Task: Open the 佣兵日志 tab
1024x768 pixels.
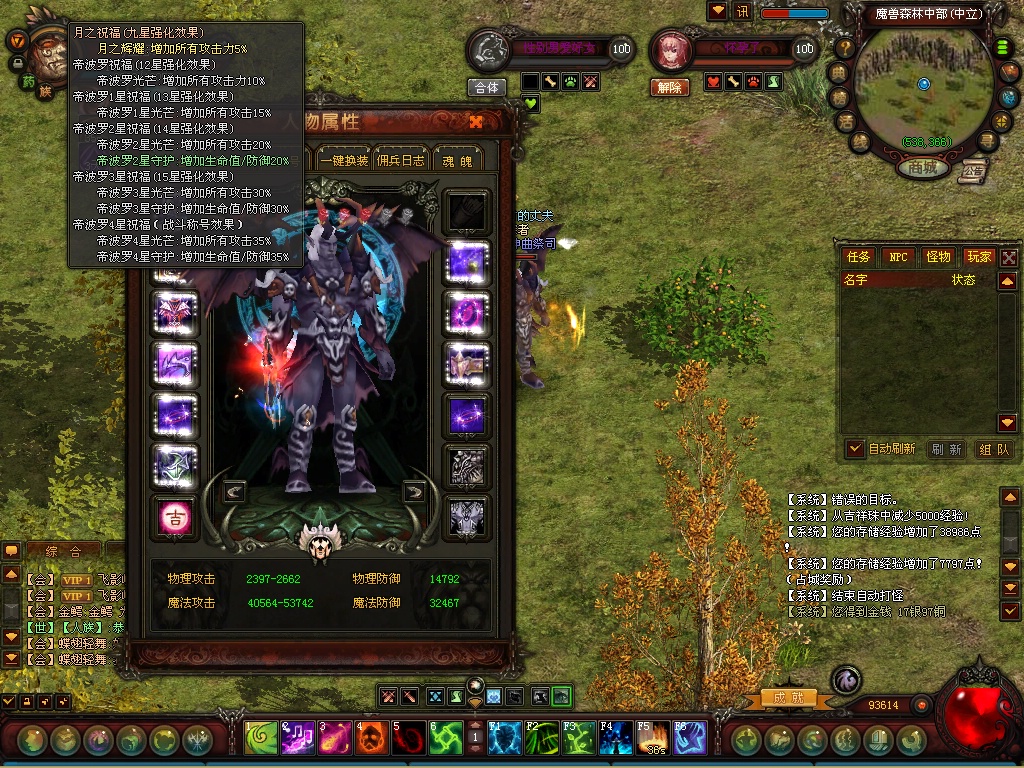Action: 401,160
